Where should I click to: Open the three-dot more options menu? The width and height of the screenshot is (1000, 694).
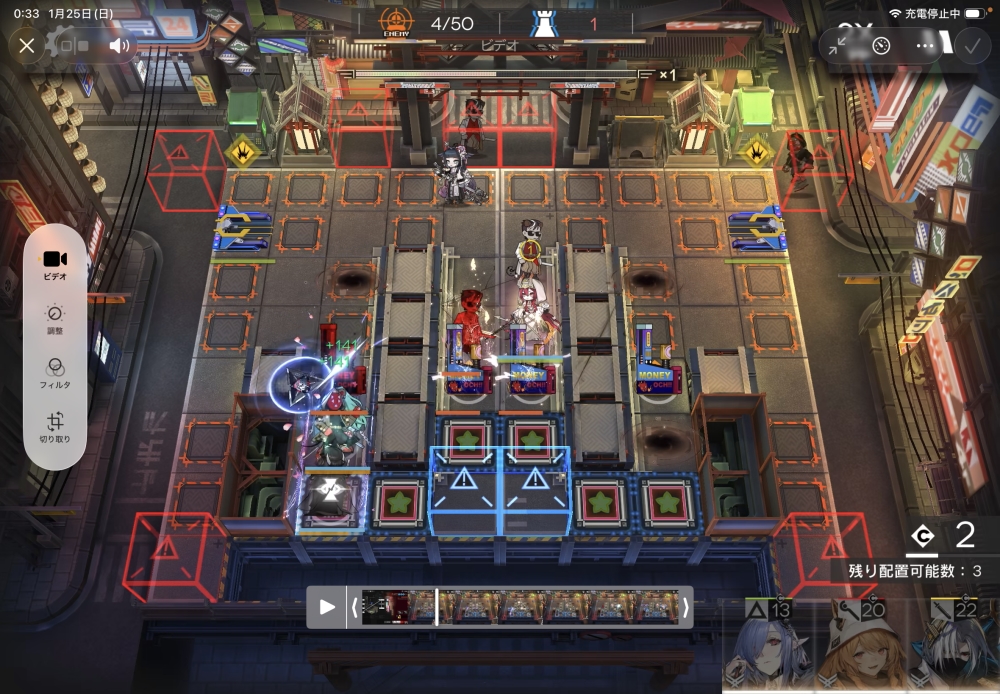click(925, 45)
